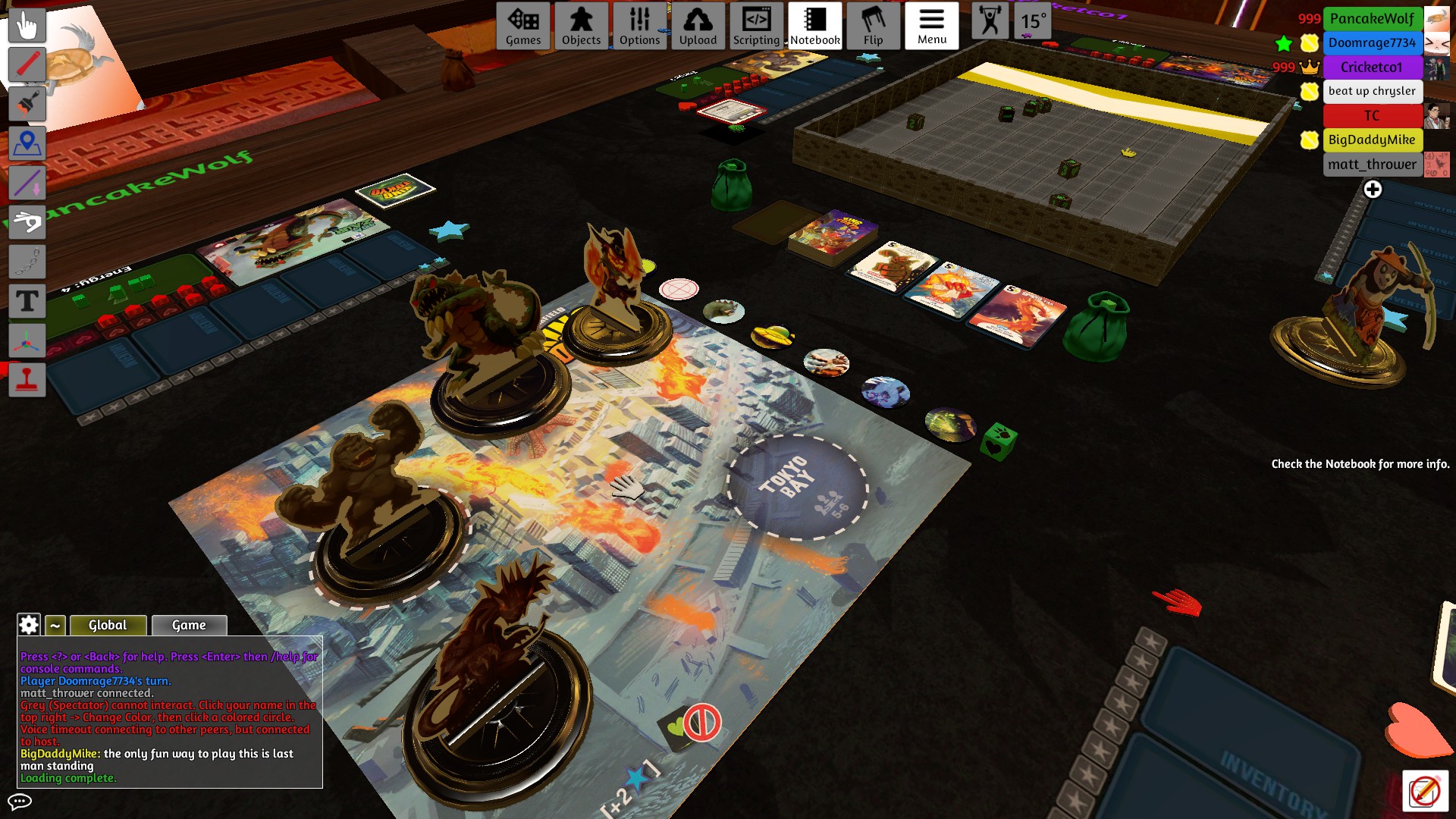Select the chain Joint tool
Screen dimensions: 1456x819
(27, 262)
